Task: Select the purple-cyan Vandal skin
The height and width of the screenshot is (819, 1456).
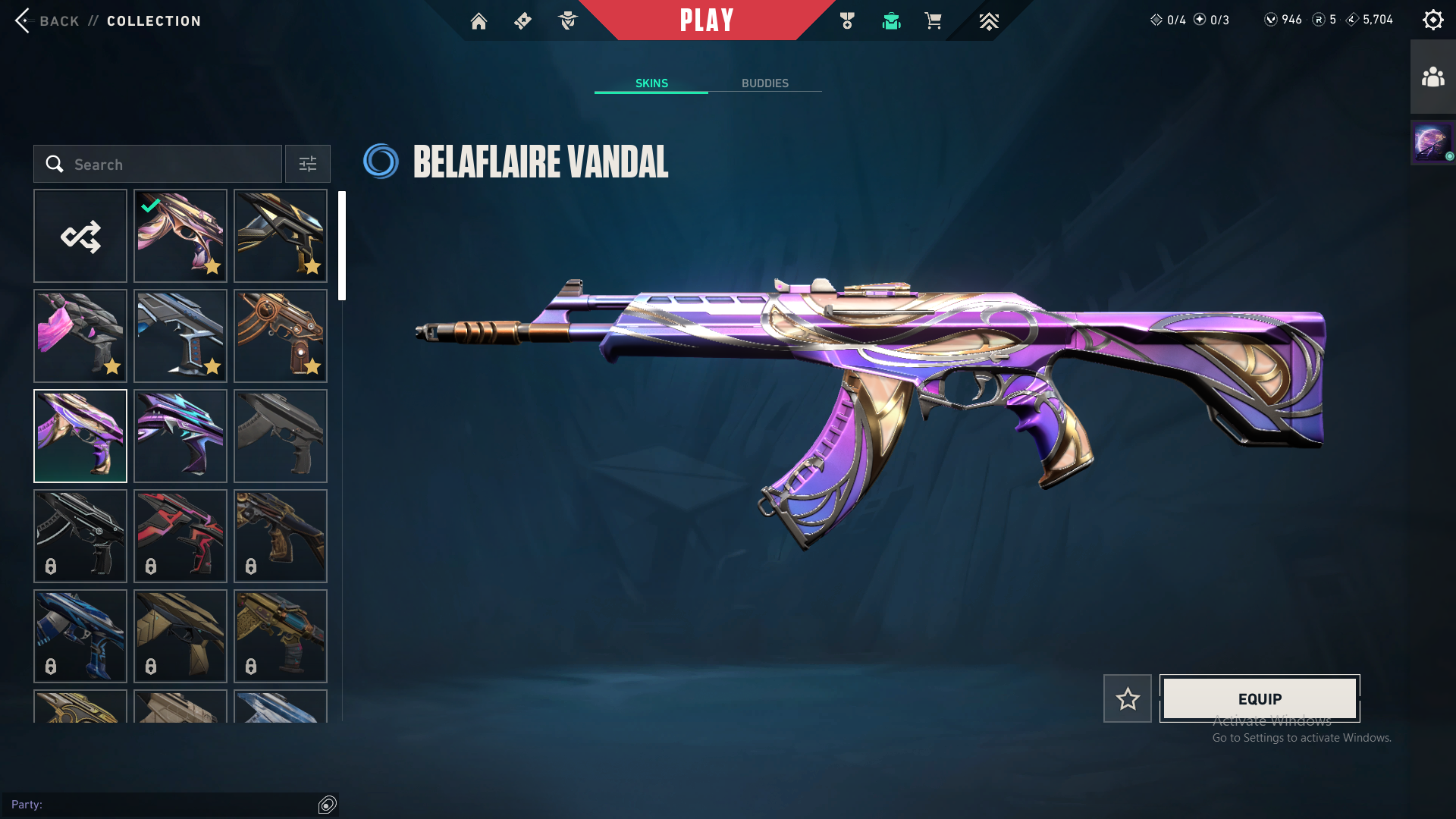Action: click(x=180, y=436)
